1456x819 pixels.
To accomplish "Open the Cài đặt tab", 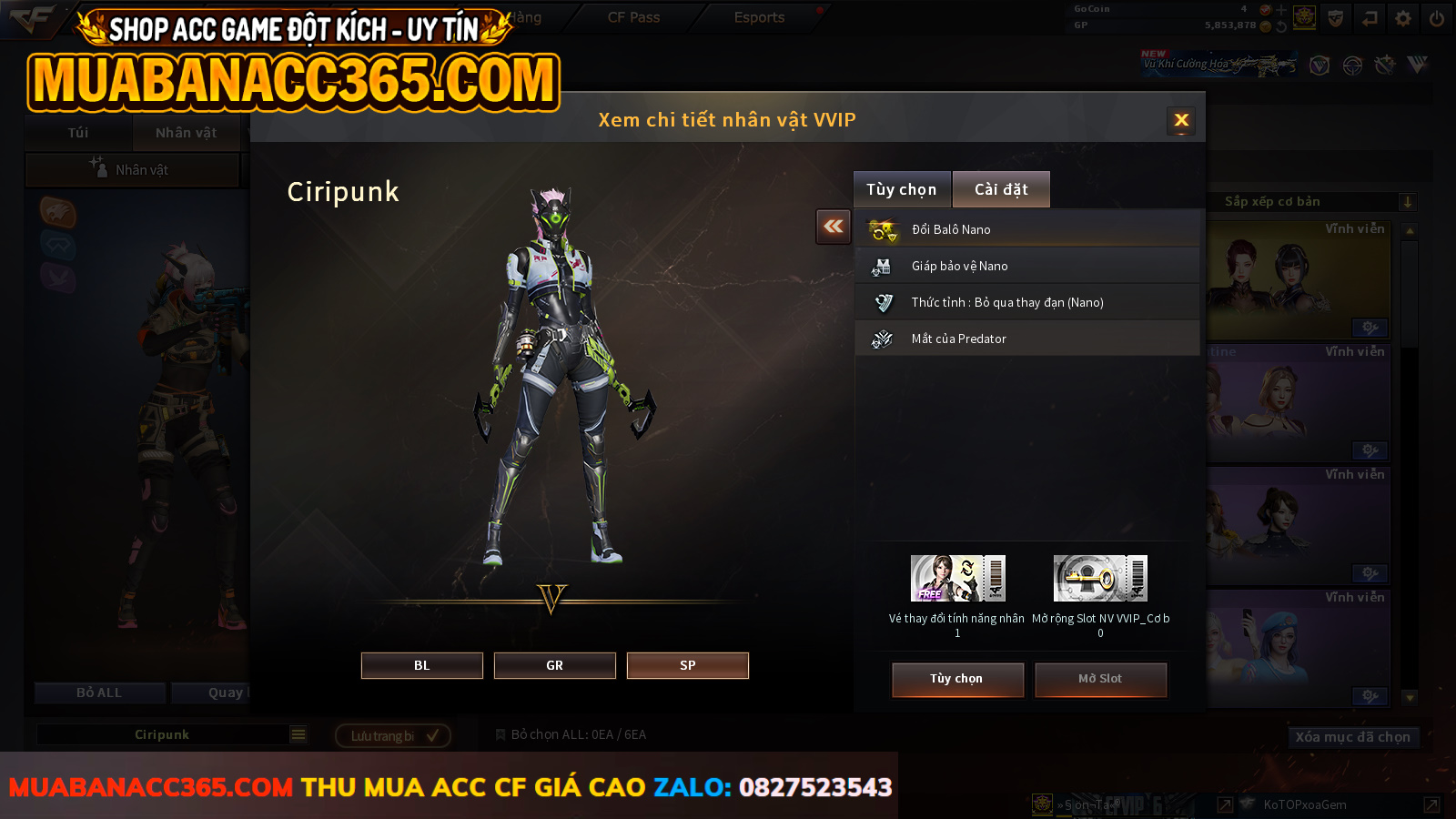I will click(1001, 189).
